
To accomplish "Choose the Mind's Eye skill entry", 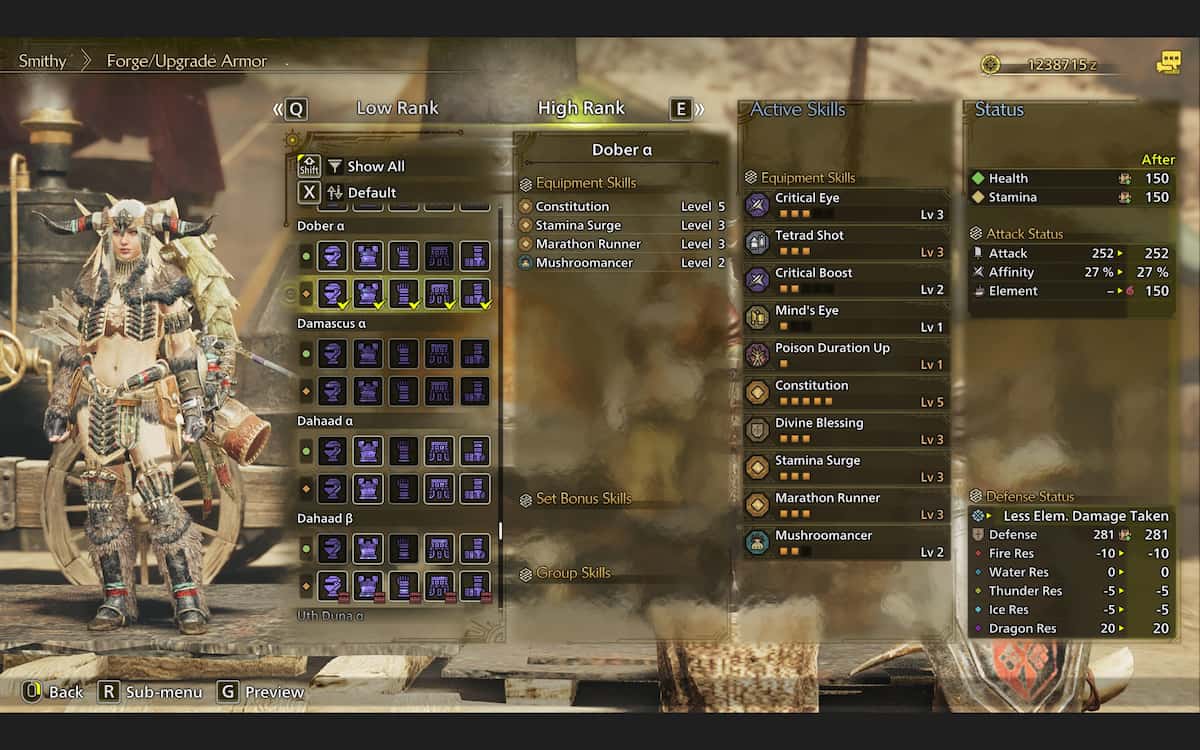I will 845,318.
